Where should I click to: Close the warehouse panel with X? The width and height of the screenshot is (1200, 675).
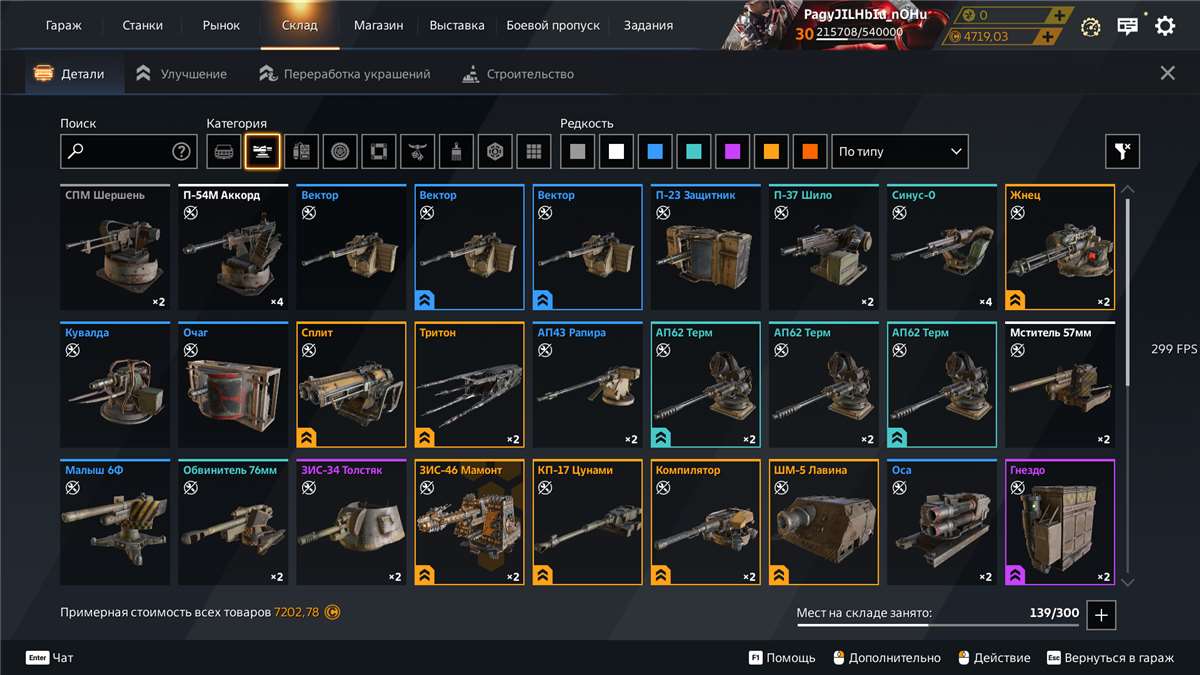coord(1167,73)
